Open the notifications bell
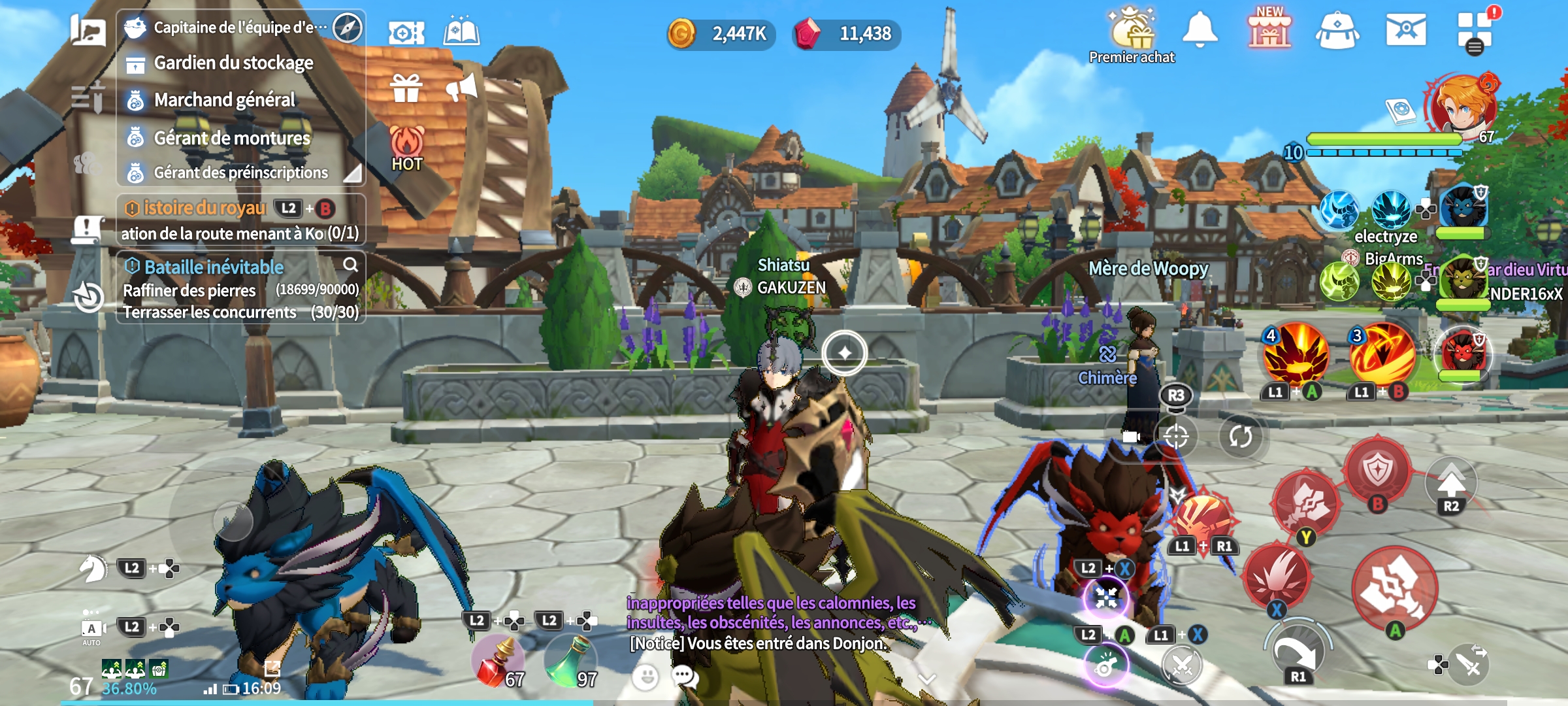 (1200, 31)
